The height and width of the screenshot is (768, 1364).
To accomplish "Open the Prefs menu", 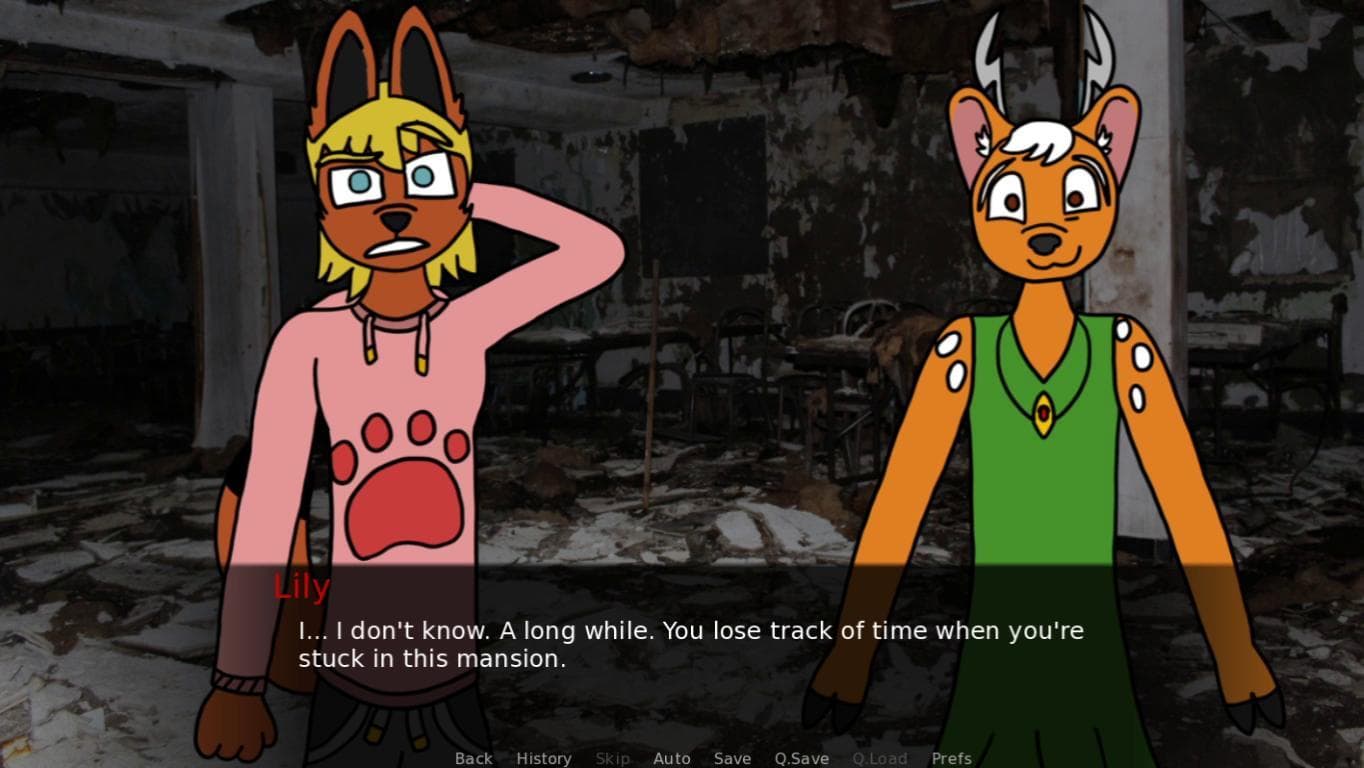I will (x=951, y=758).
